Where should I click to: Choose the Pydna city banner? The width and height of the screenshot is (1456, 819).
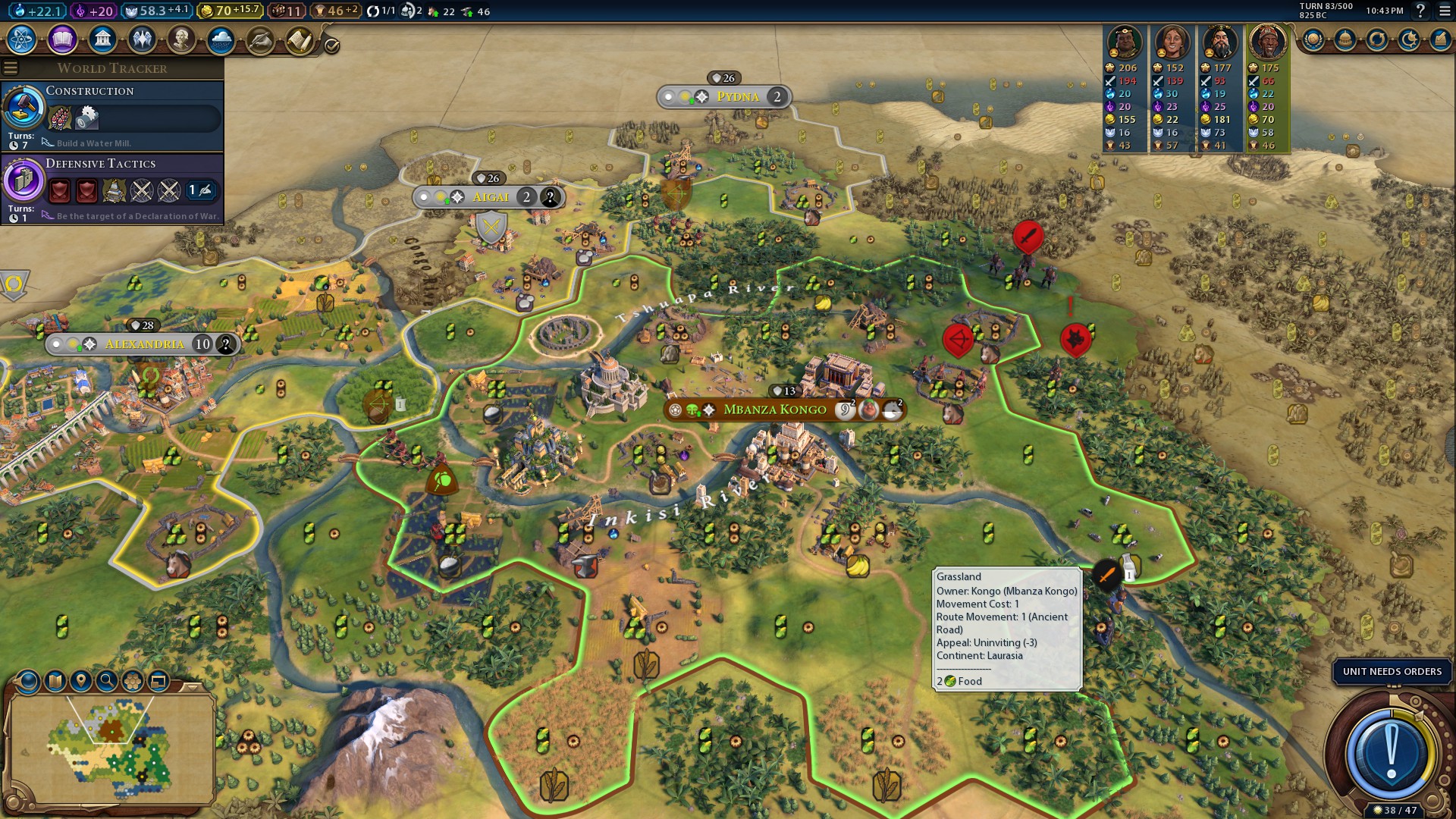point(737,97)
